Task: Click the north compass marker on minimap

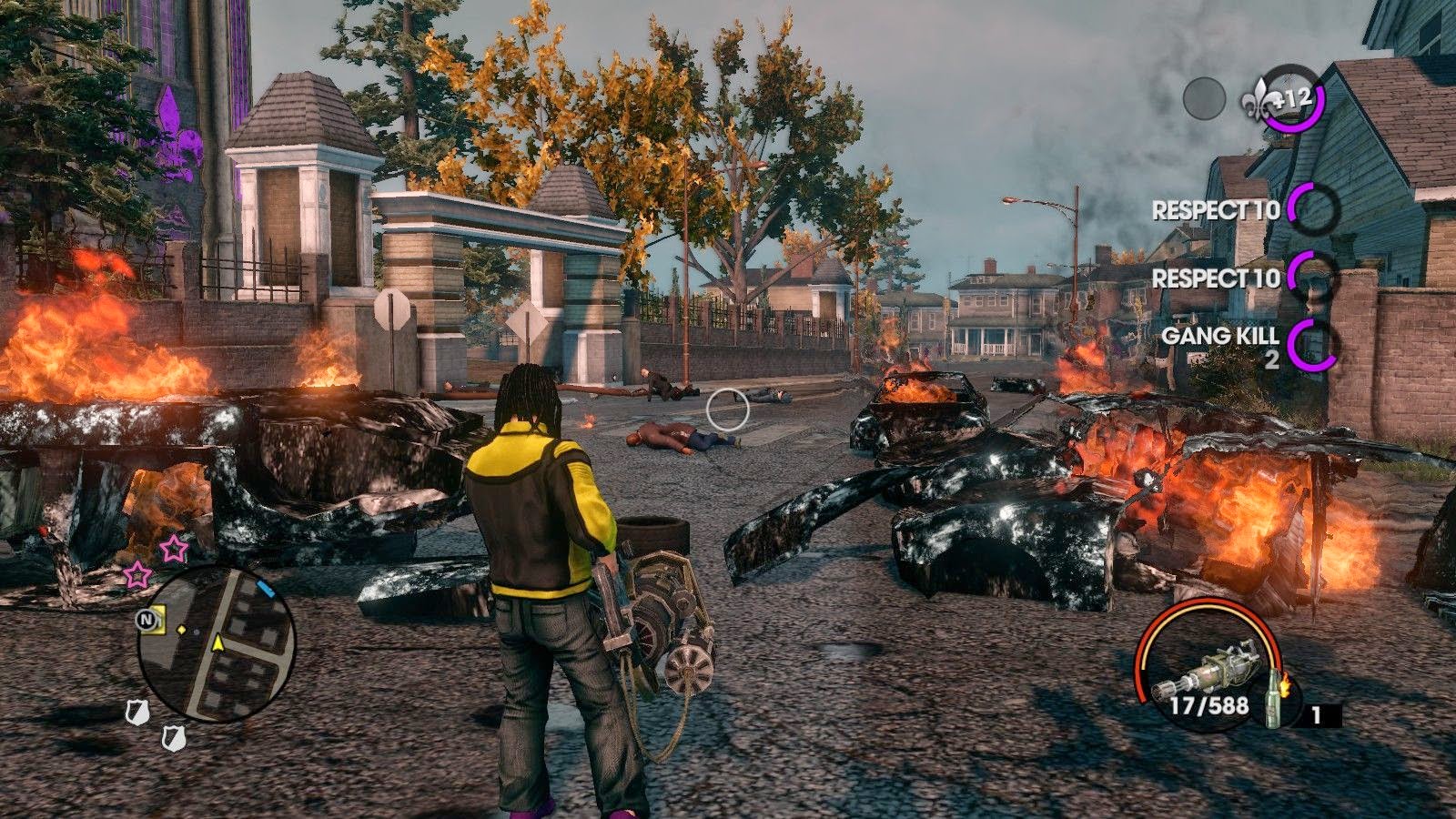Action: pos(145,620)
